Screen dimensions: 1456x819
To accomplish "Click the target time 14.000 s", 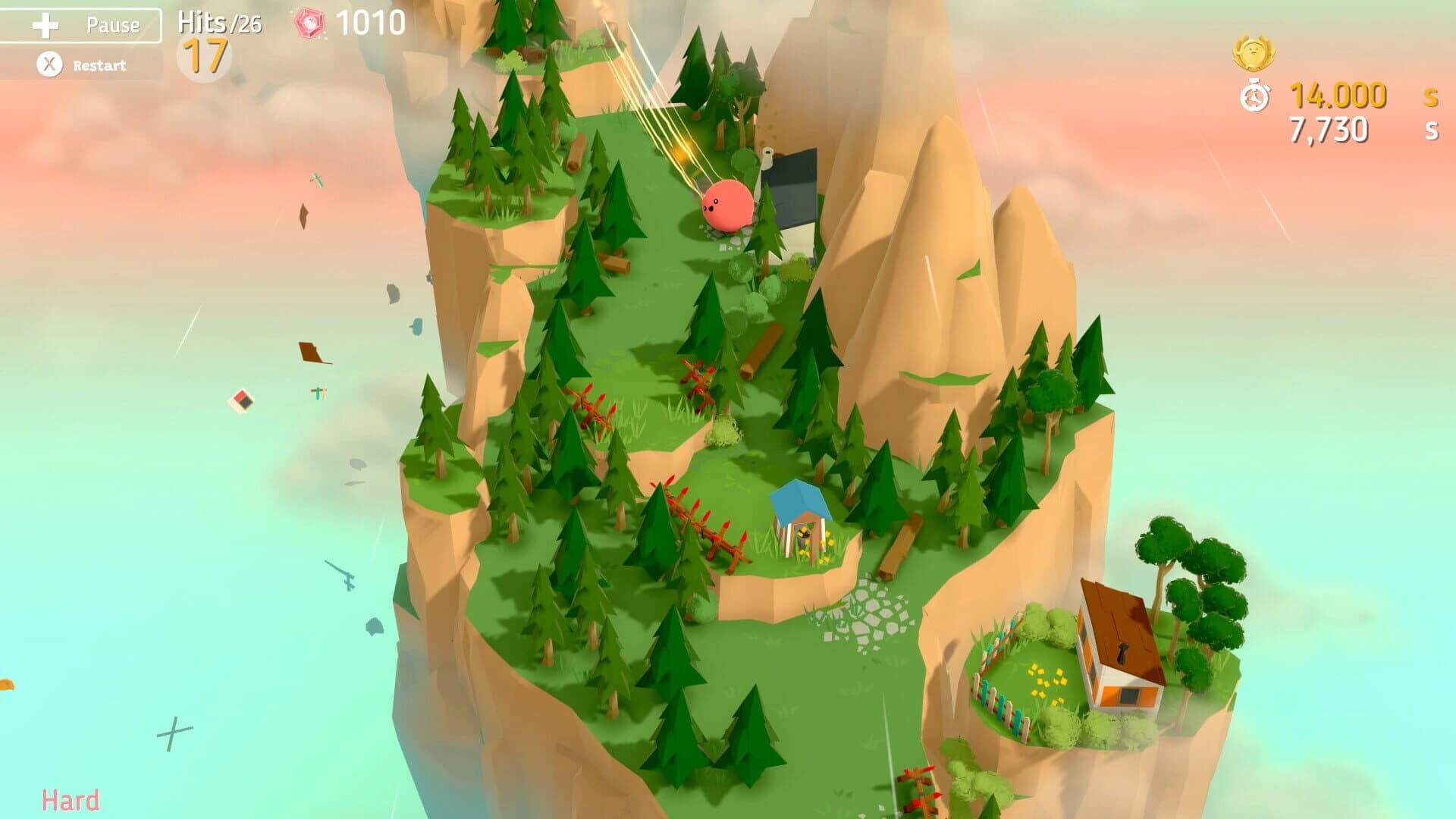I will pos(1338,97).
